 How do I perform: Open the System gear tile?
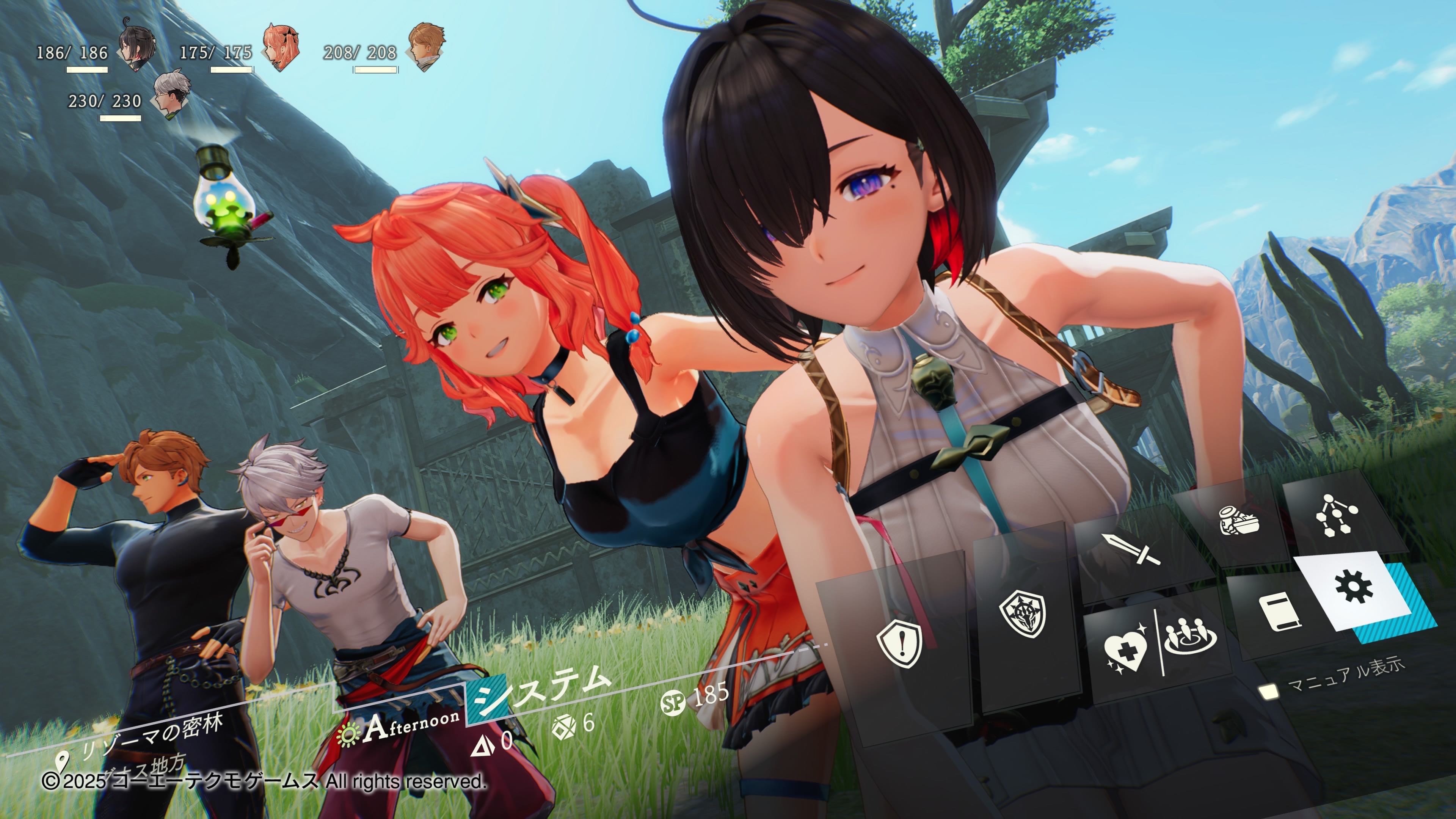[x=1354, y=588]
